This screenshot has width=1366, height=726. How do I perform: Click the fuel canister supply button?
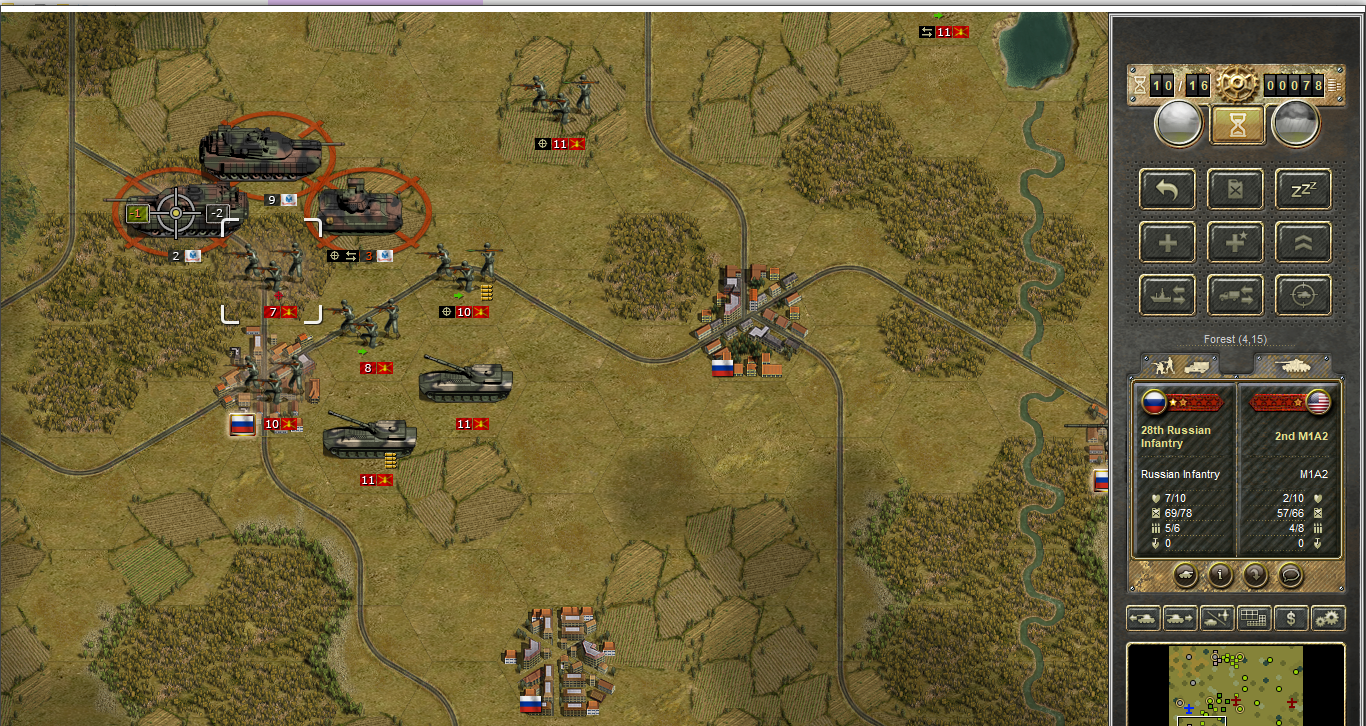click(1235, 189)
